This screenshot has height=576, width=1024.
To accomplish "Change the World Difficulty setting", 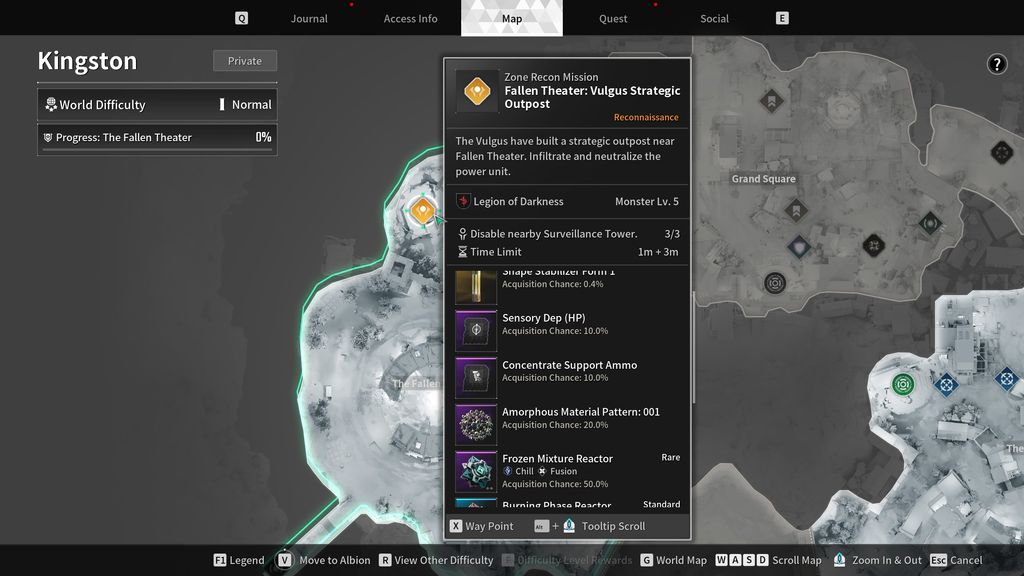I will 157,104.
